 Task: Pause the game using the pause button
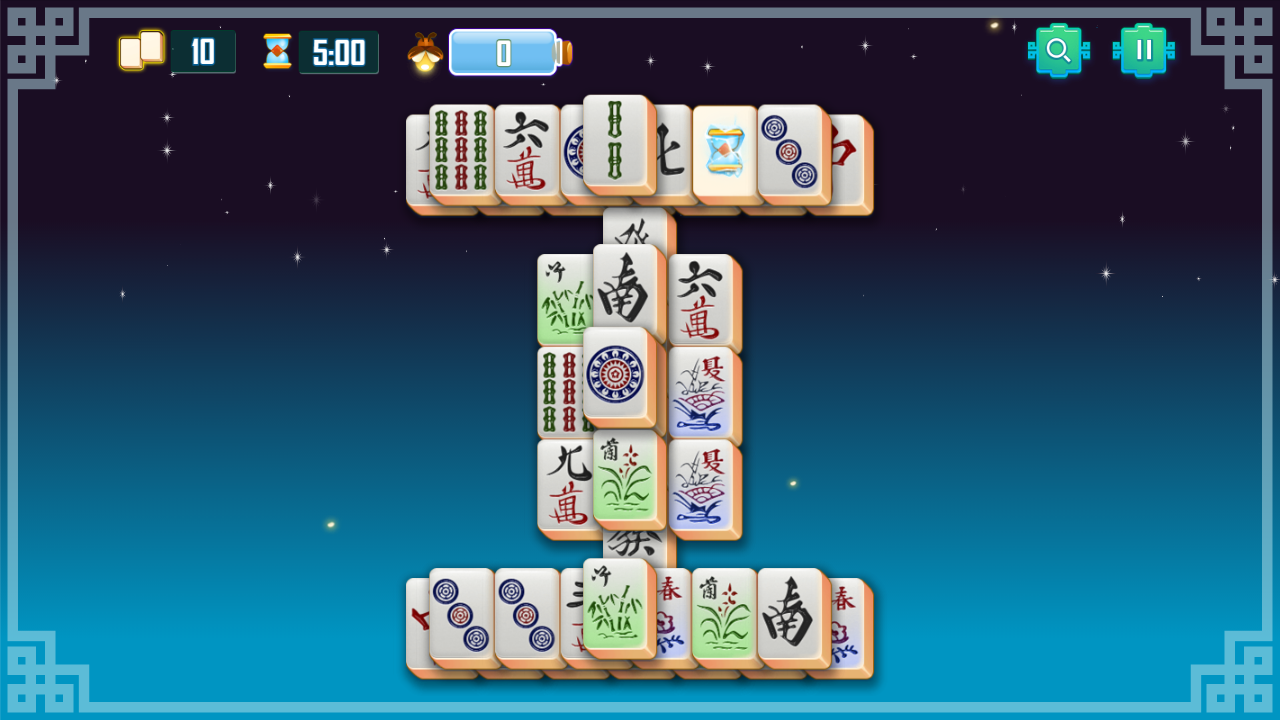click(1144, 48)
